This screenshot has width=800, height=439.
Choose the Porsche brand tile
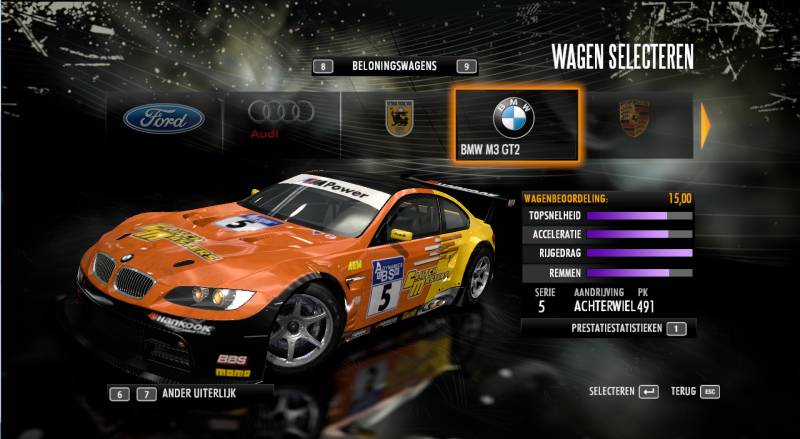pos(634,120)
